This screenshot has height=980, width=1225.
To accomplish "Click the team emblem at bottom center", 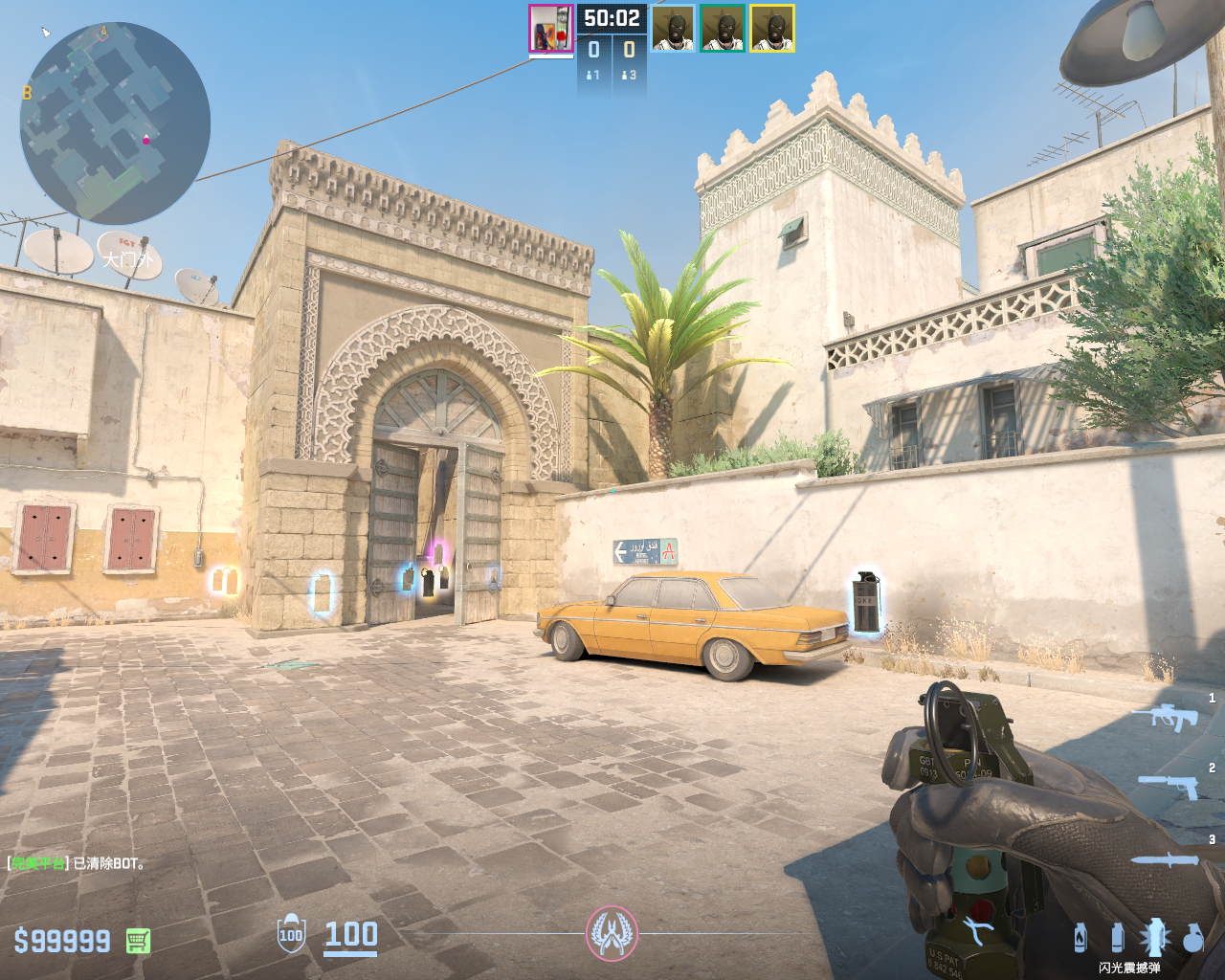I will tap(612, 933).
